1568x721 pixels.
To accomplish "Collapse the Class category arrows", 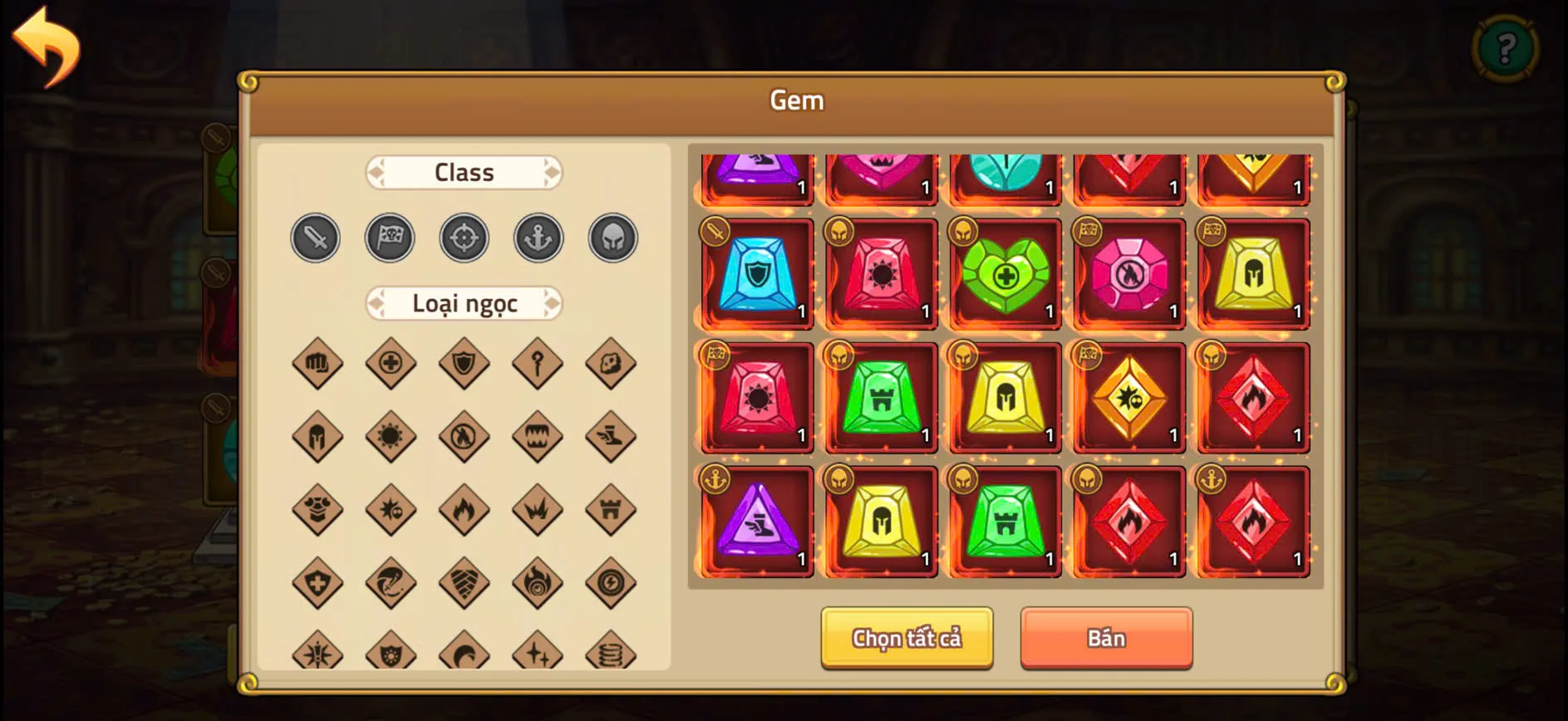I will pyautogui.click(x=374, y=172).
